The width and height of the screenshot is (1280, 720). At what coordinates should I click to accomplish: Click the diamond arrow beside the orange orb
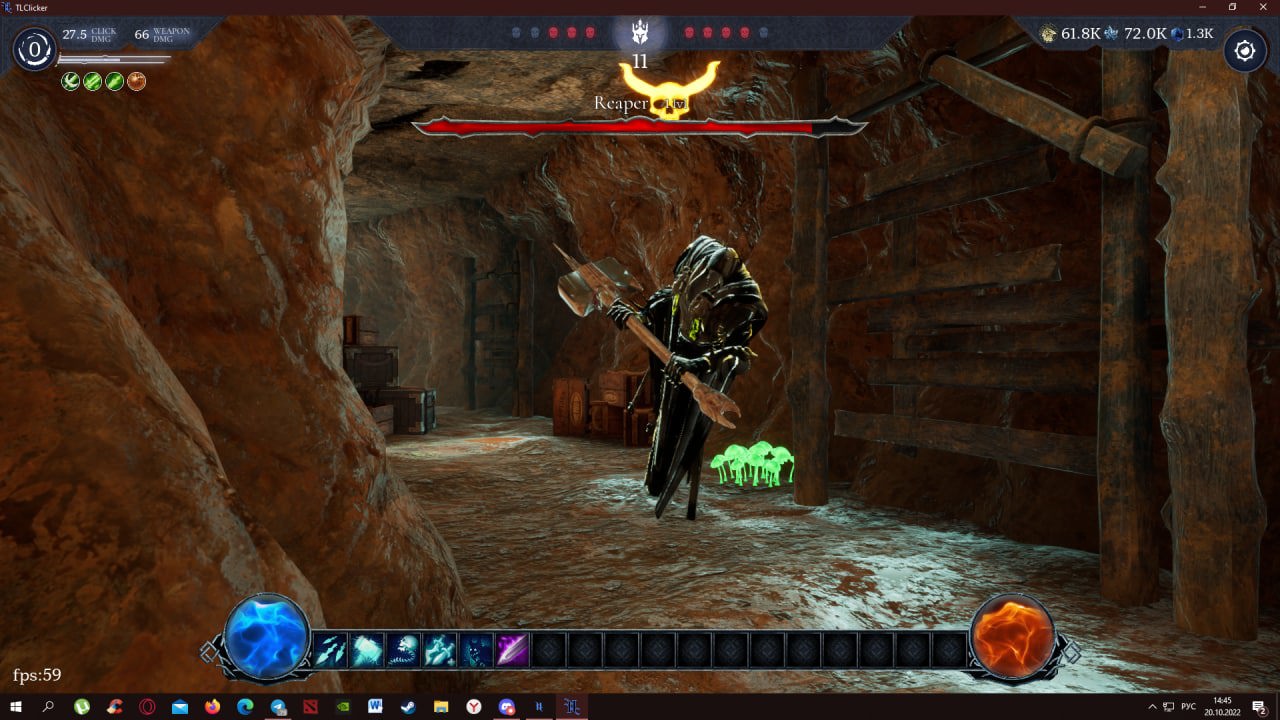1071,652
